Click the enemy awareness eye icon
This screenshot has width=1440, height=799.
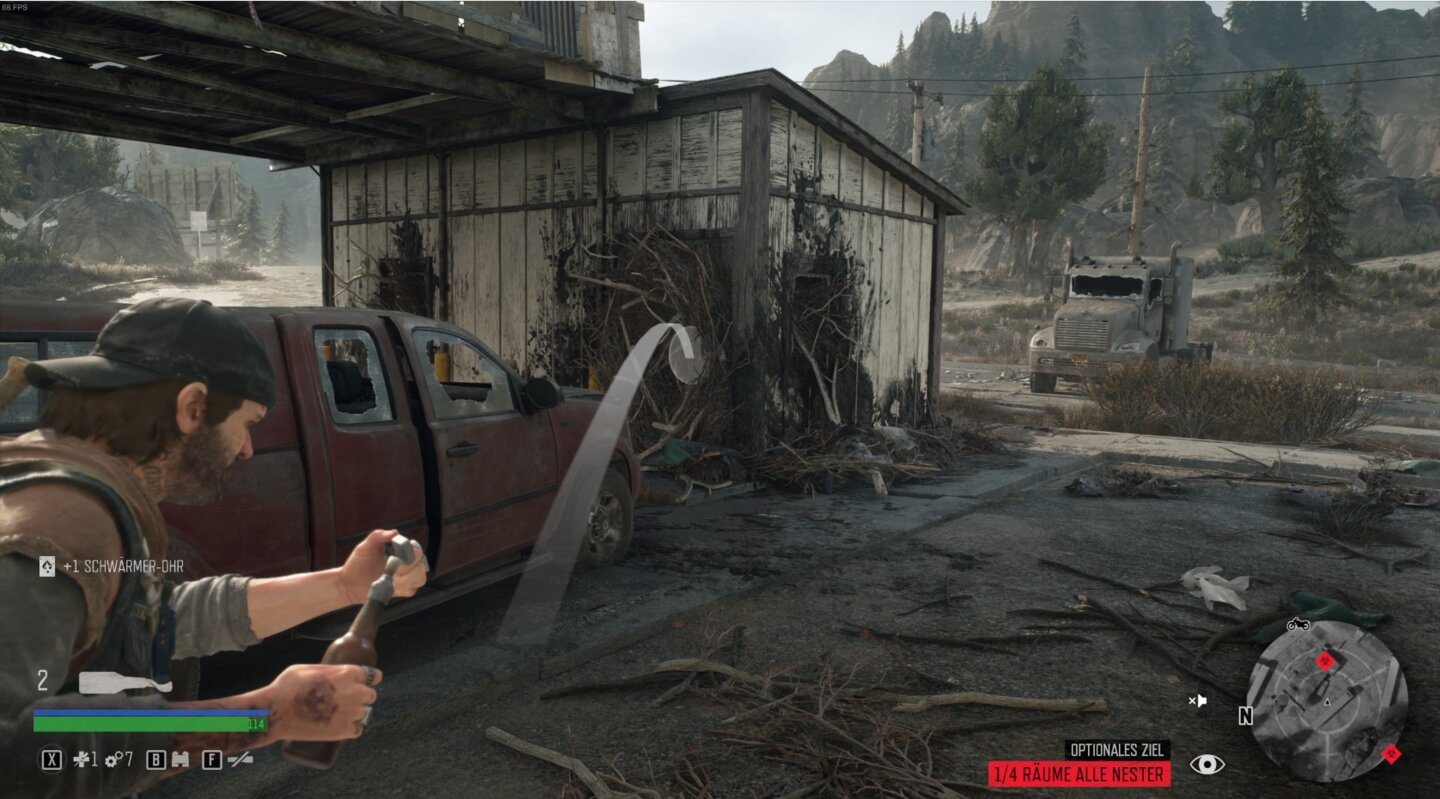pos(1207,765)
